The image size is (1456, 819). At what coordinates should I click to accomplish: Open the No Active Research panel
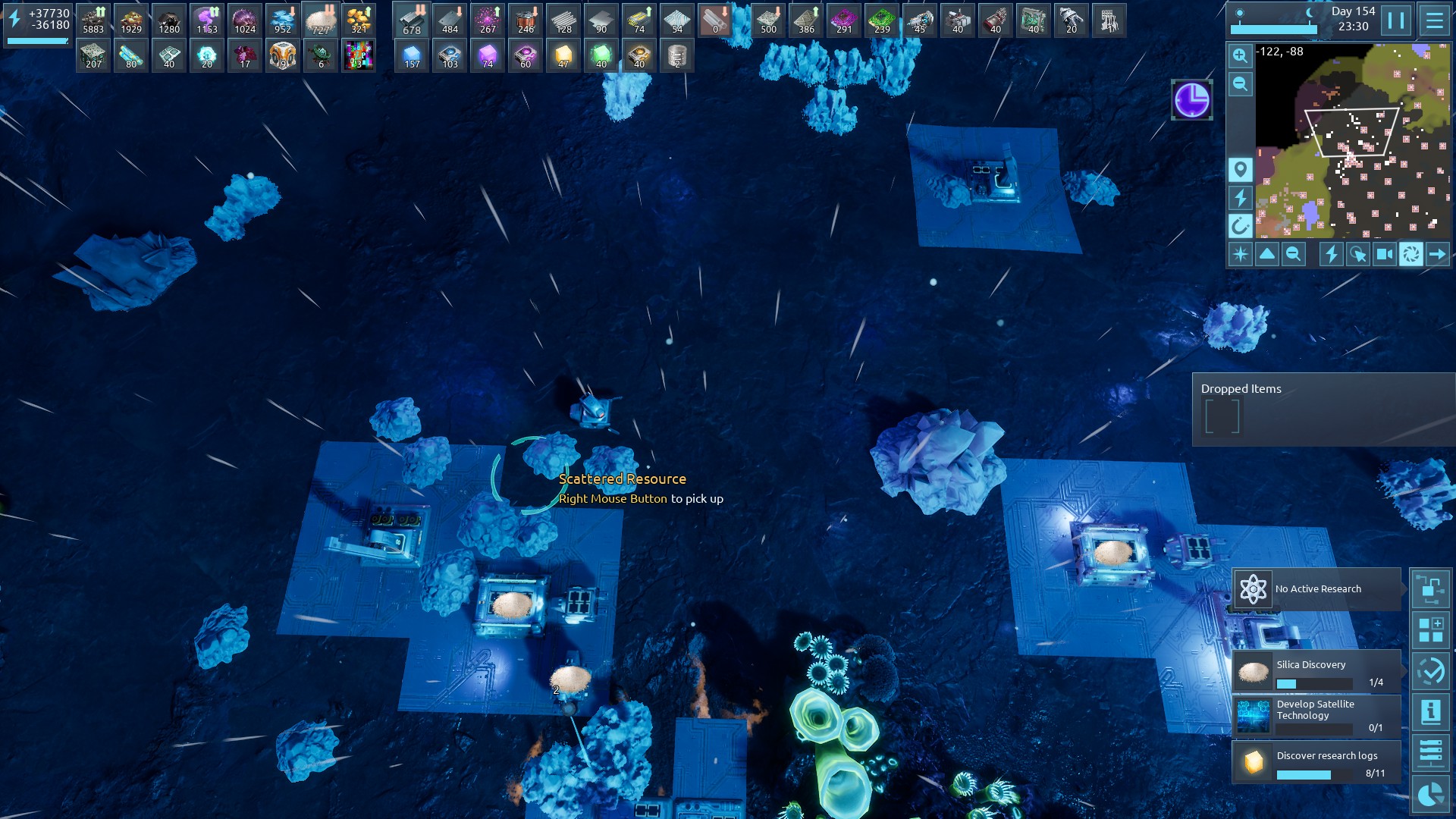[x=1316, y=589]
